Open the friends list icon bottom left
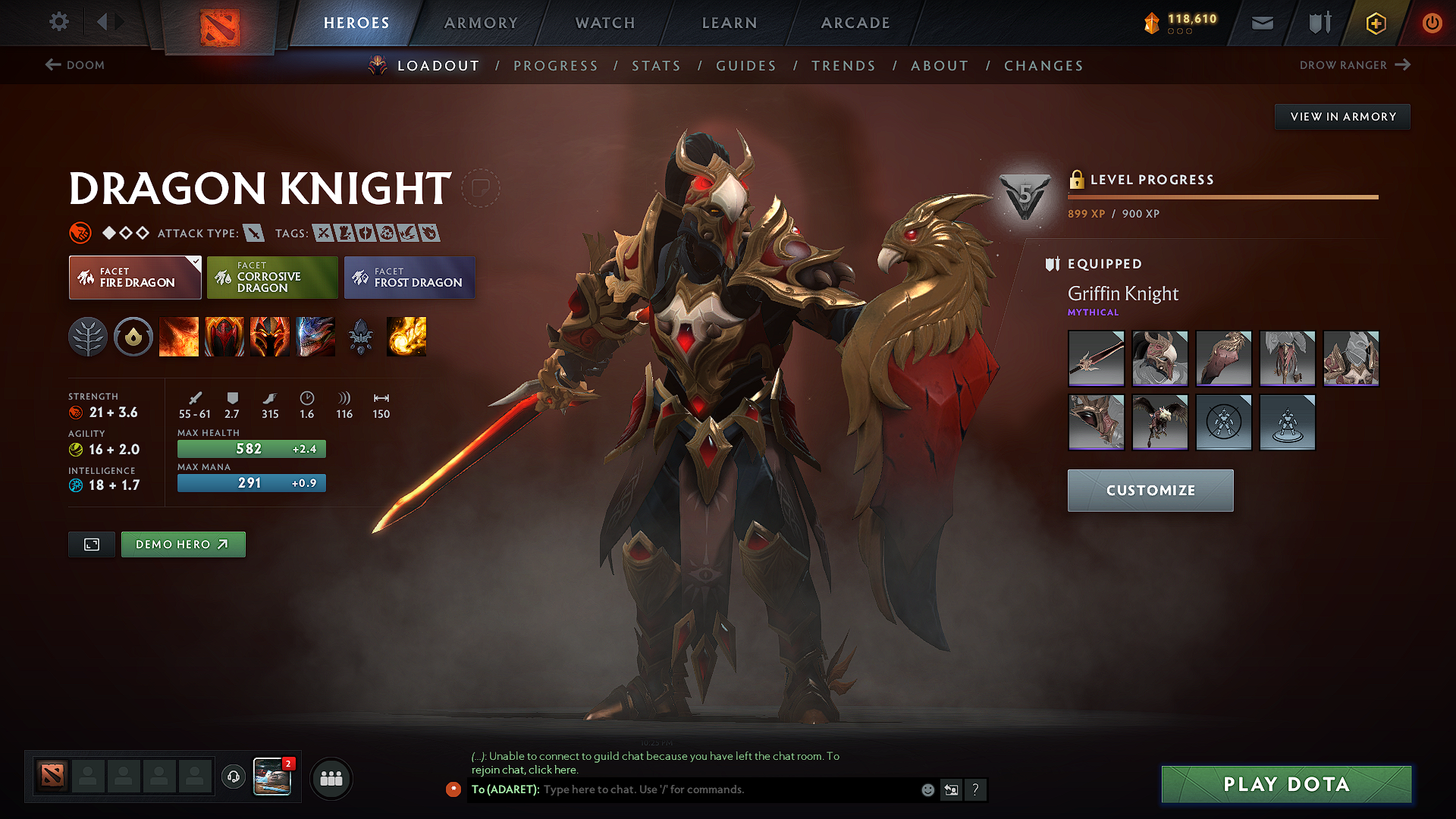This screenshot has height=819, width=1456. [x=331, y=777]
